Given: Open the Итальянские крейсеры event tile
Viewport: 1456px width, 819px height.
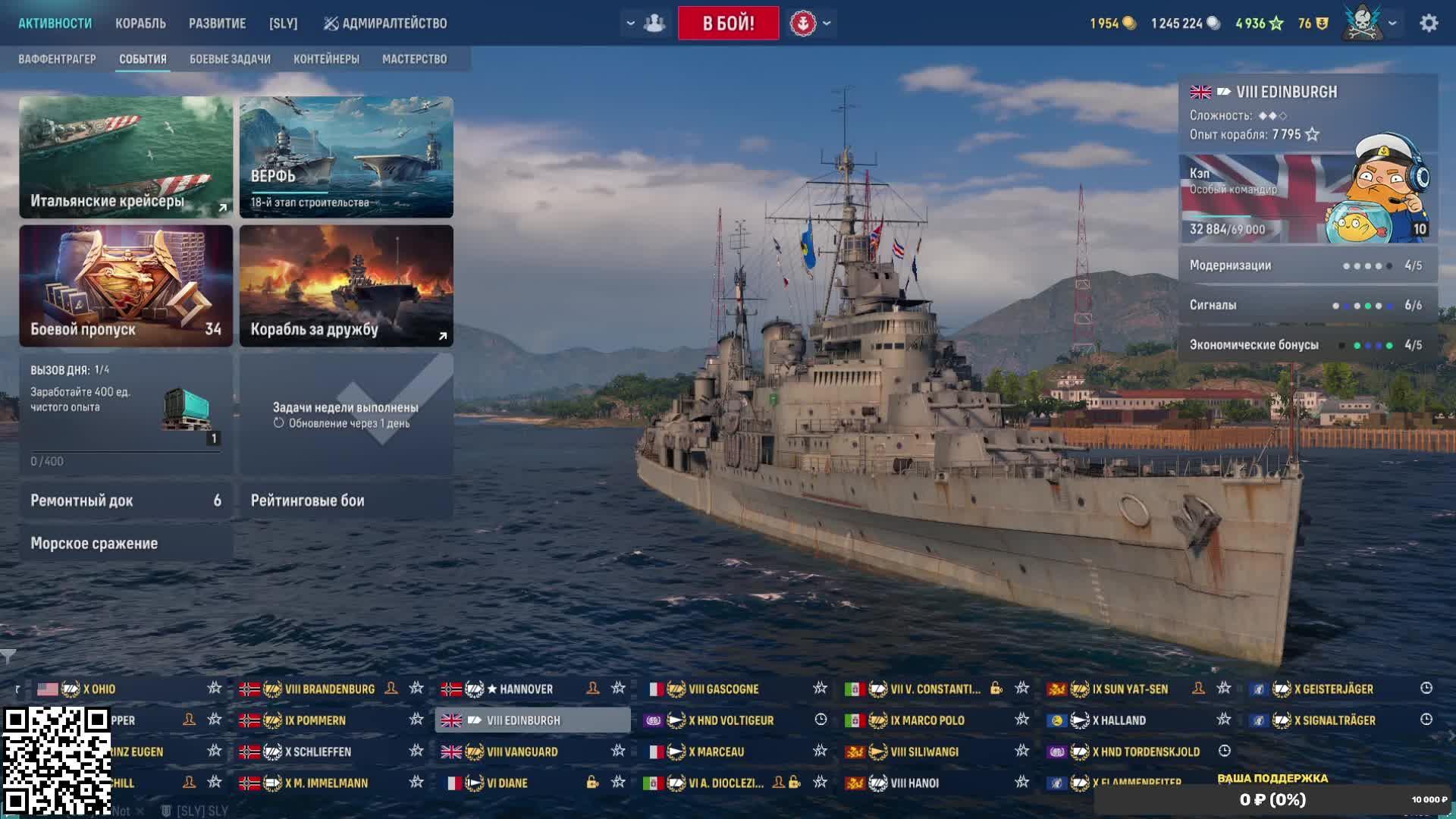Looking at the screenshot, I should coord(126,157).
